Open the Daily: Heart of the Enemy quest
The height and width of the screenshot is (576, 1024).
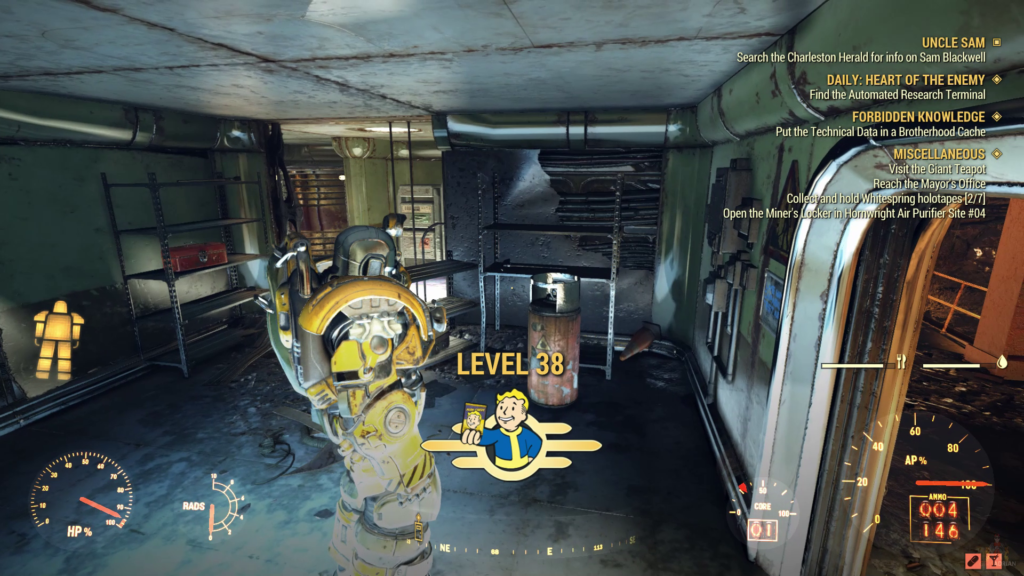click(906, 79)
